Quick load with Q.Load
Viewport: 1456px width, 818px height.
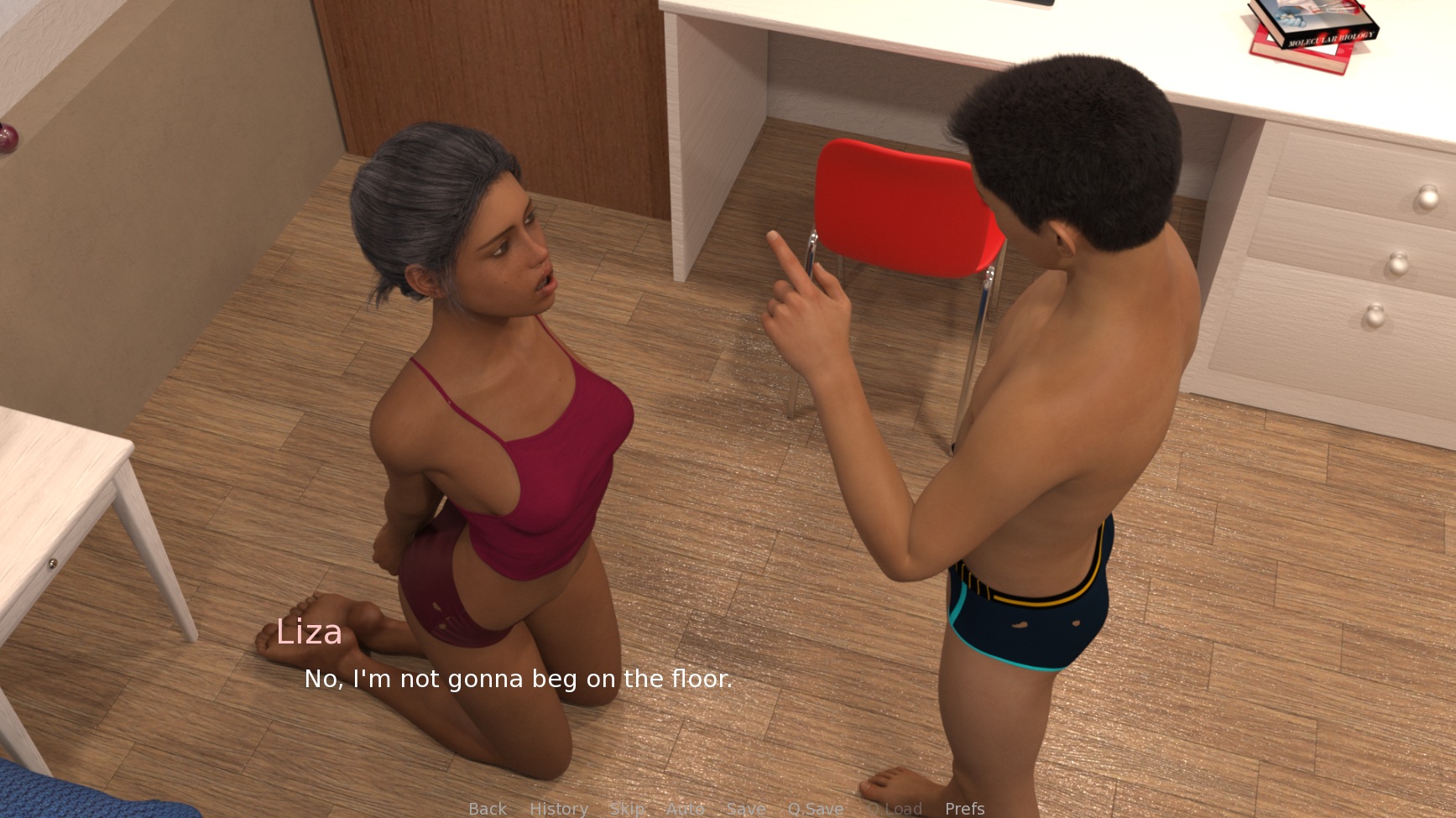point(894,808)
